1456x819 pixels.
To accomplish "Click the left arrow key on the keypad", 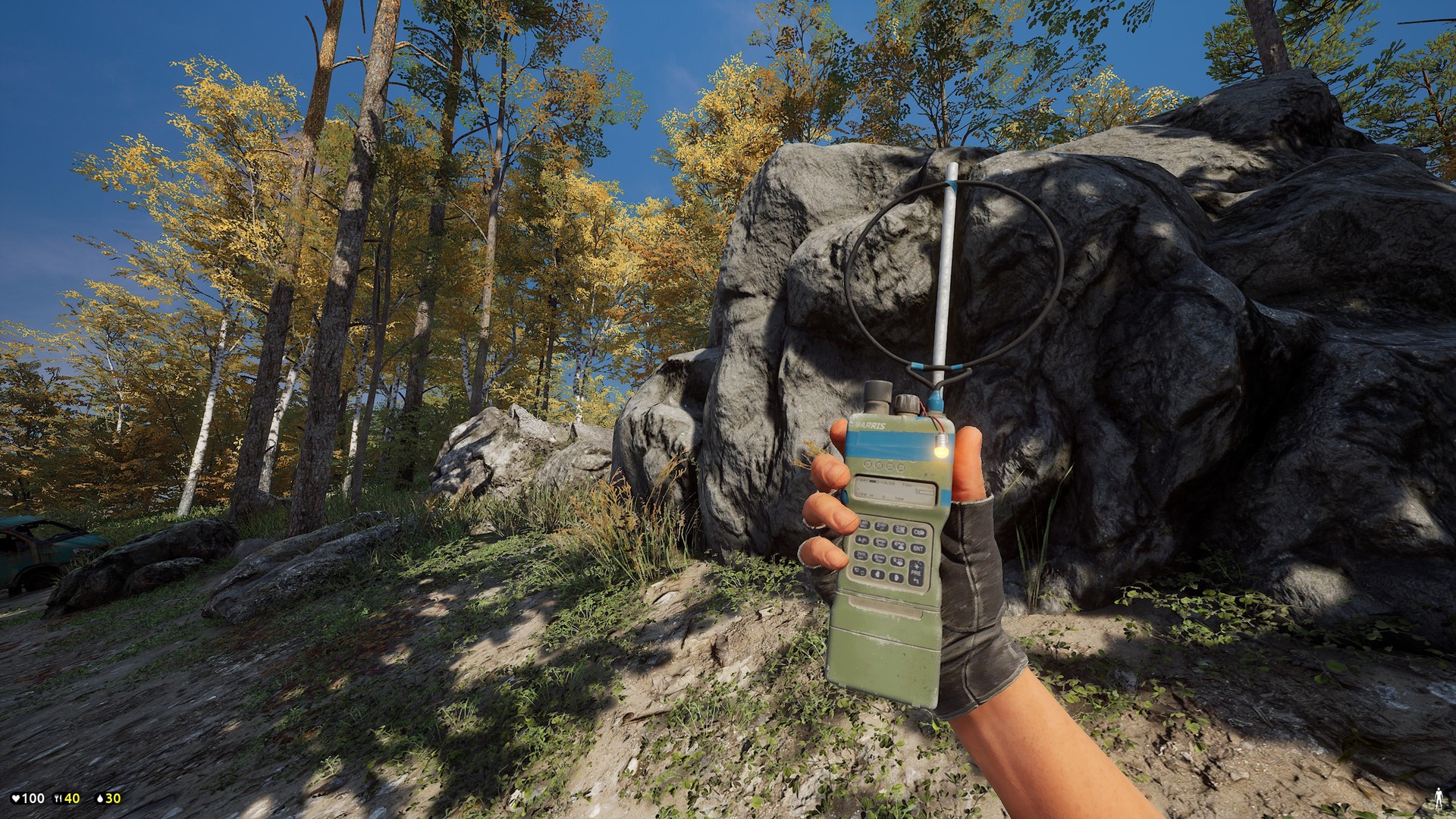I will click(877, 575).
